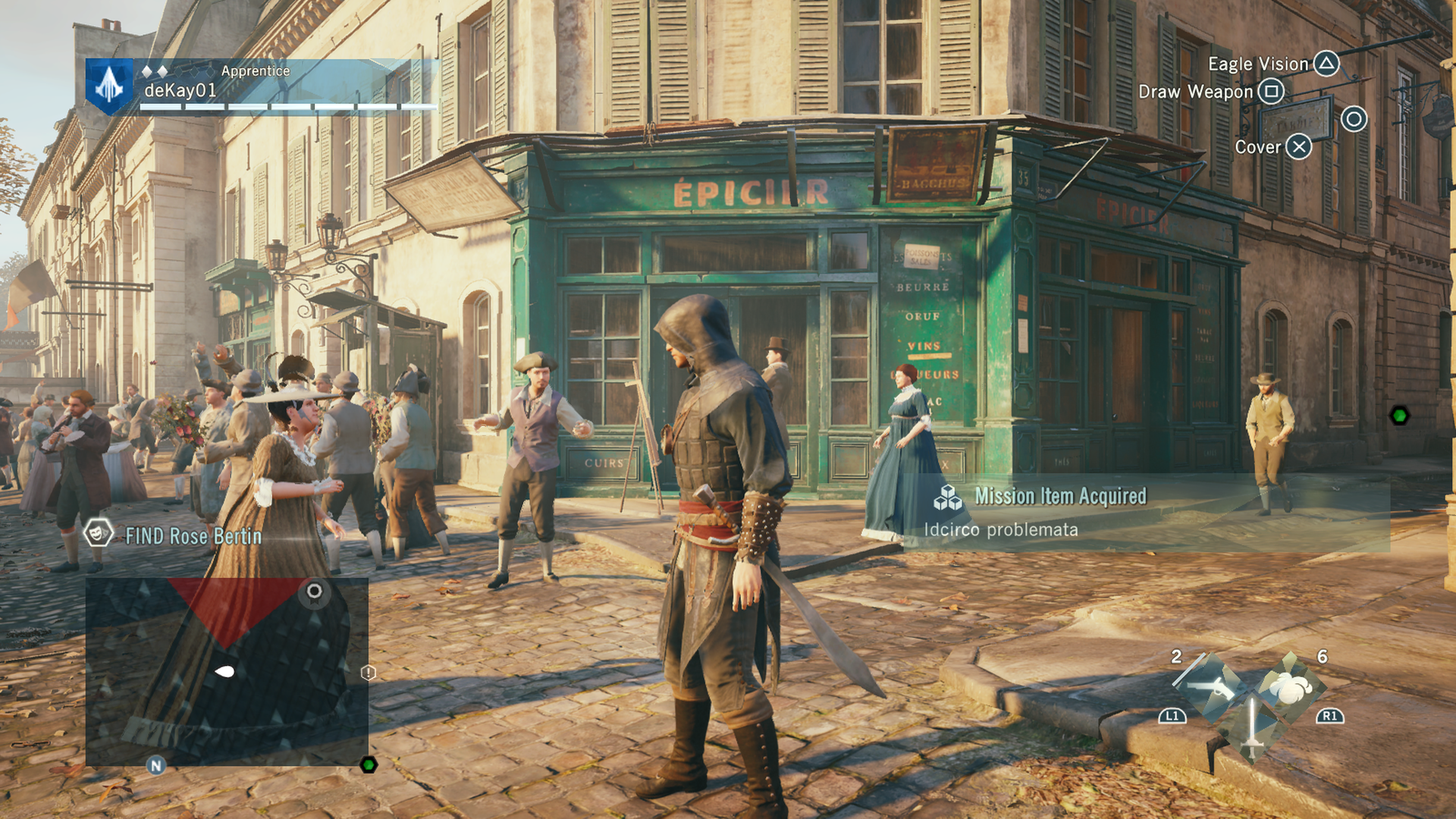1456x819 pixels.
Task: Select the FIND Rose Bertin objective tracker
Action: pyautogui.click(x=193, y=536)
